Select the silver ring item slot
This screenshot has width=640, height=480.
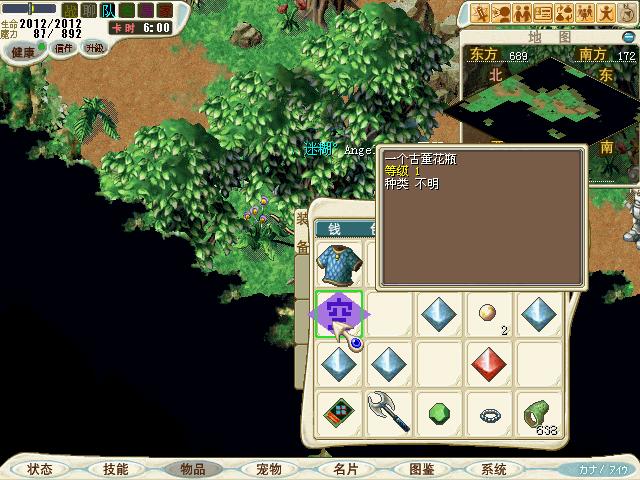[490, 412]
